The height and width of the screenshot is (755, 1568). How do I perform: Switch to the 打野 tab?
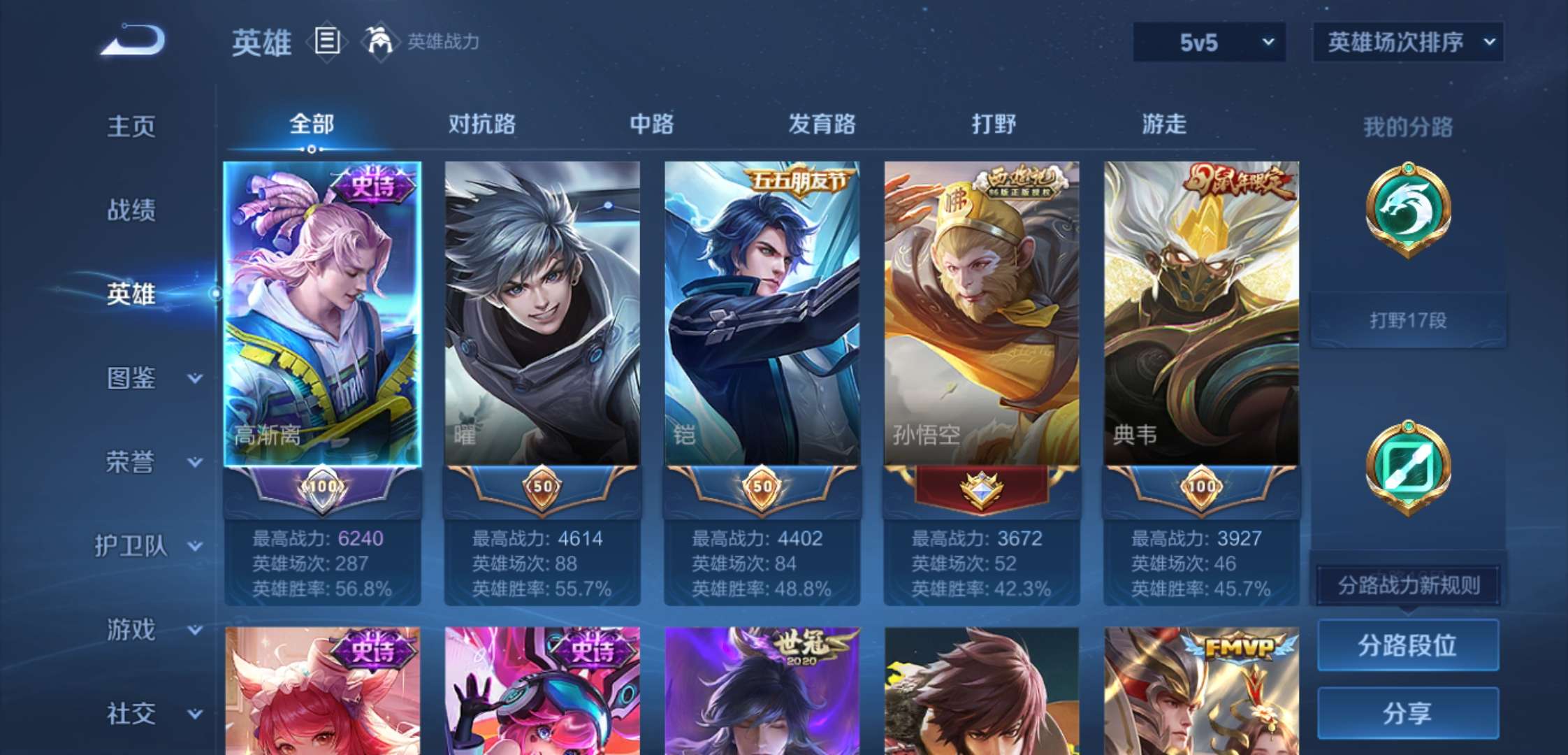pos(993,124)
